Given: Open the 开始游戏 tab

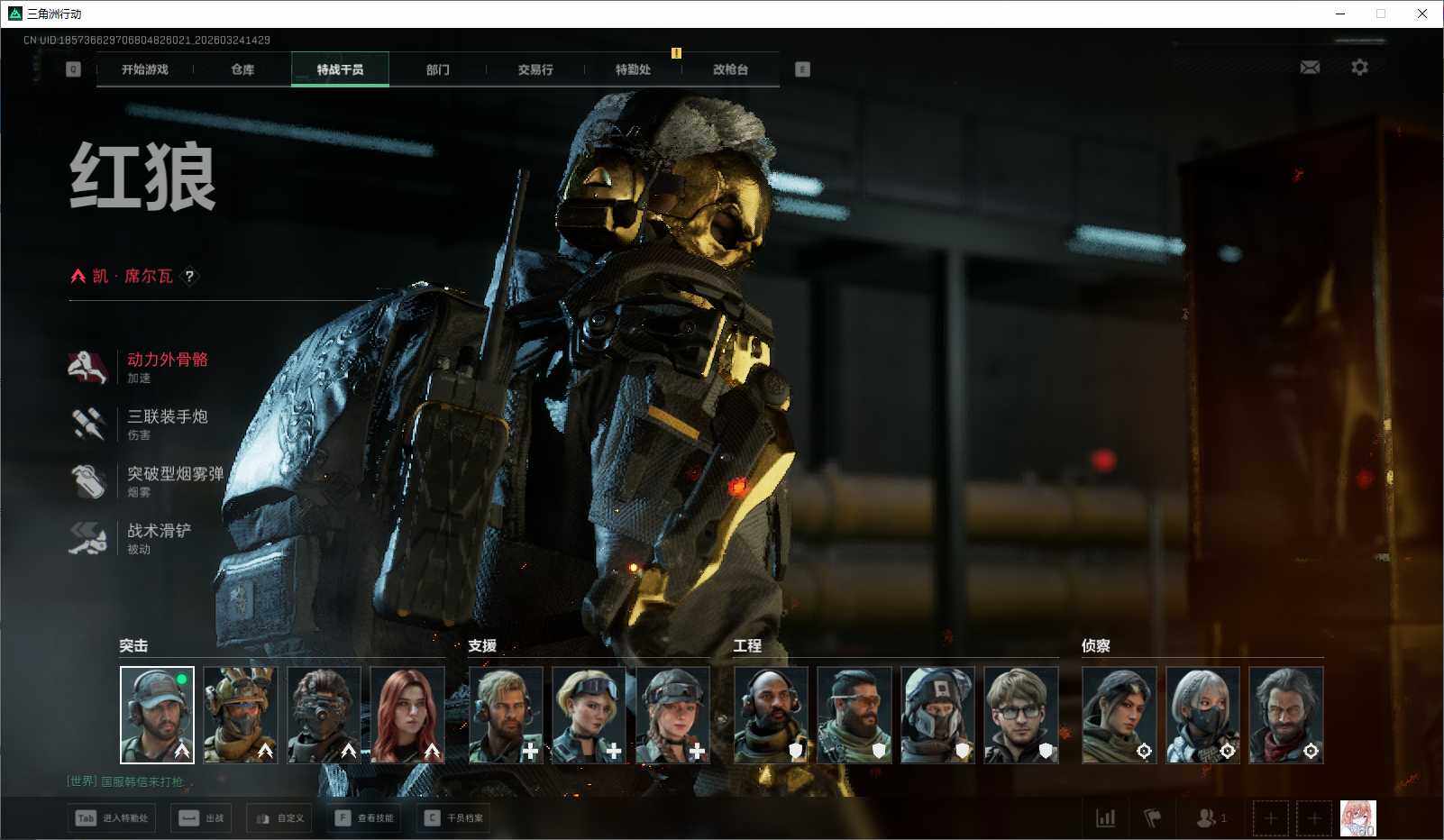Looking at the screenshot, I should point(145,69).
